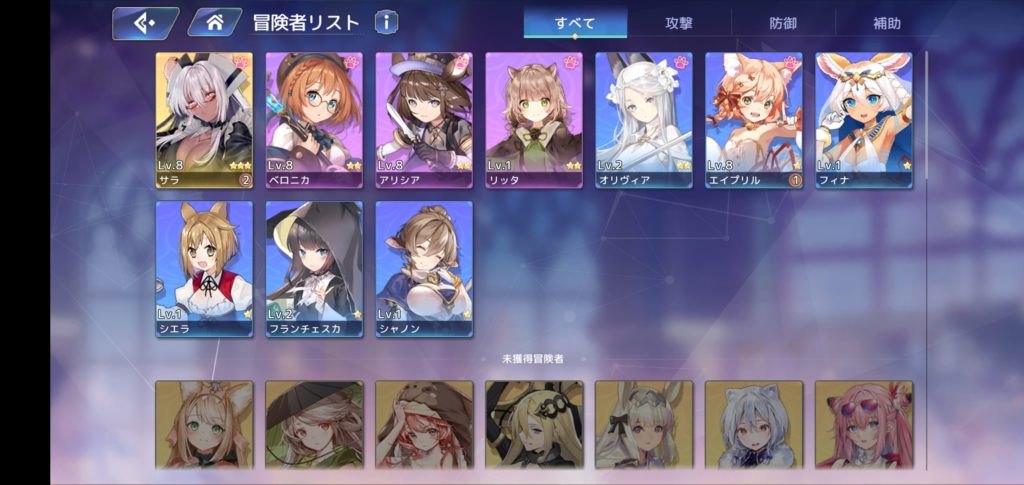
Task: Open the フィナ adventurer card
Action: point(864,119)
